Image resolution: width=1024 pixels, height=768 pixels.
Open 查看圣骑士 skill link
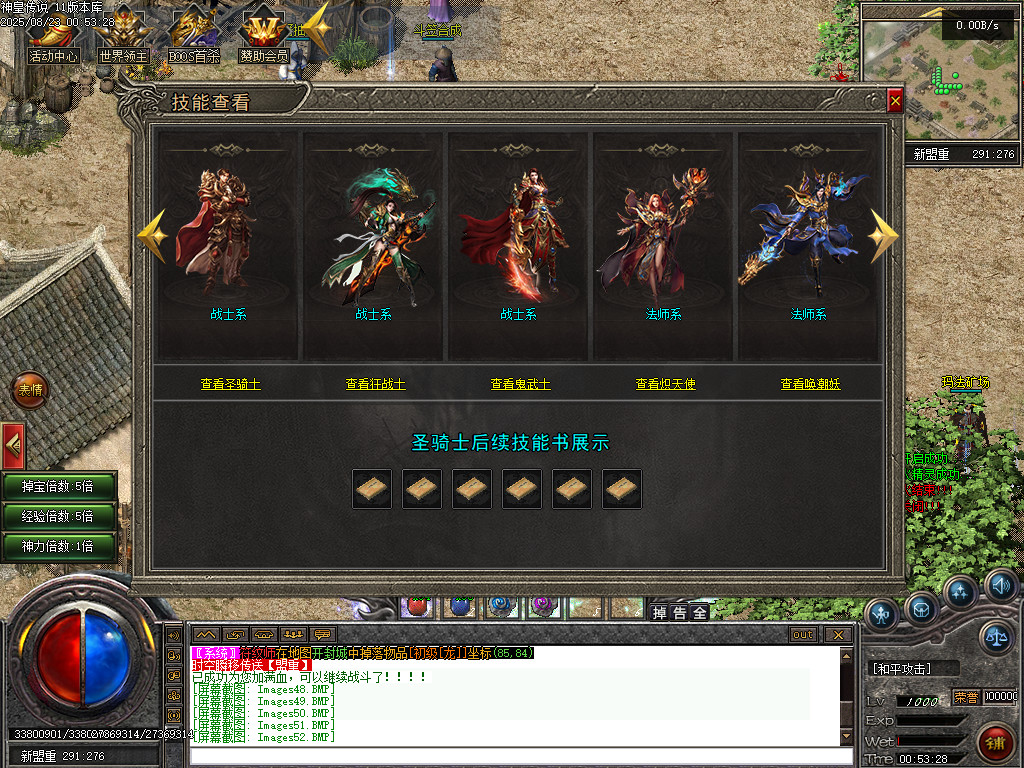pyautogui.click(x=230, y=384)
